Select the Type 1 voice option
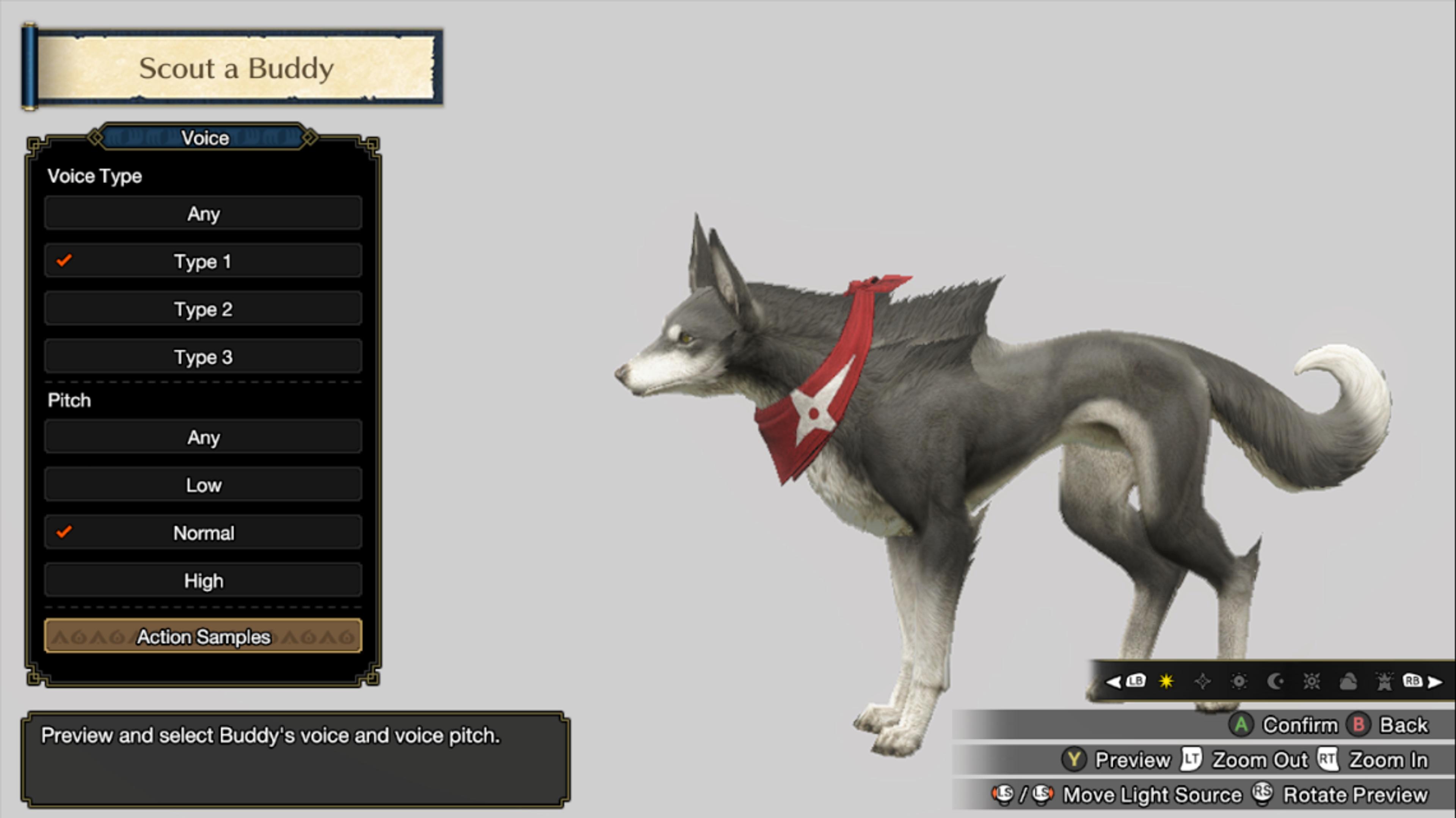 [203, 261]
